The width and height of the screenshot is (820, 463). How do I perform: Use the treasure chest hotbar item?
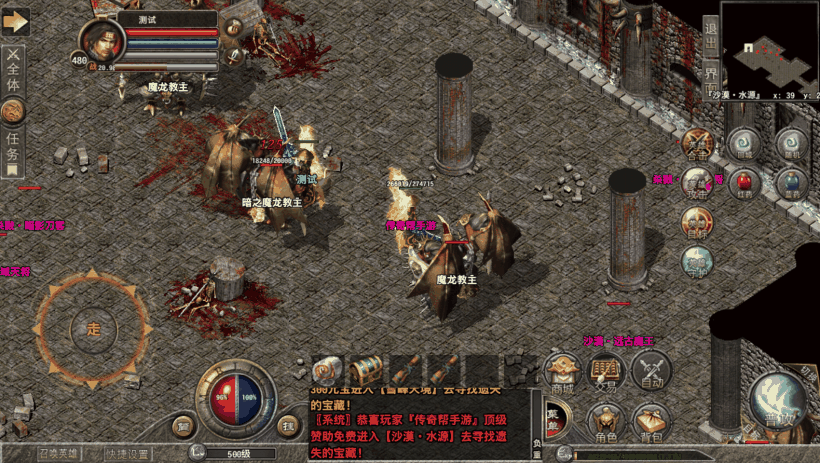366,370
